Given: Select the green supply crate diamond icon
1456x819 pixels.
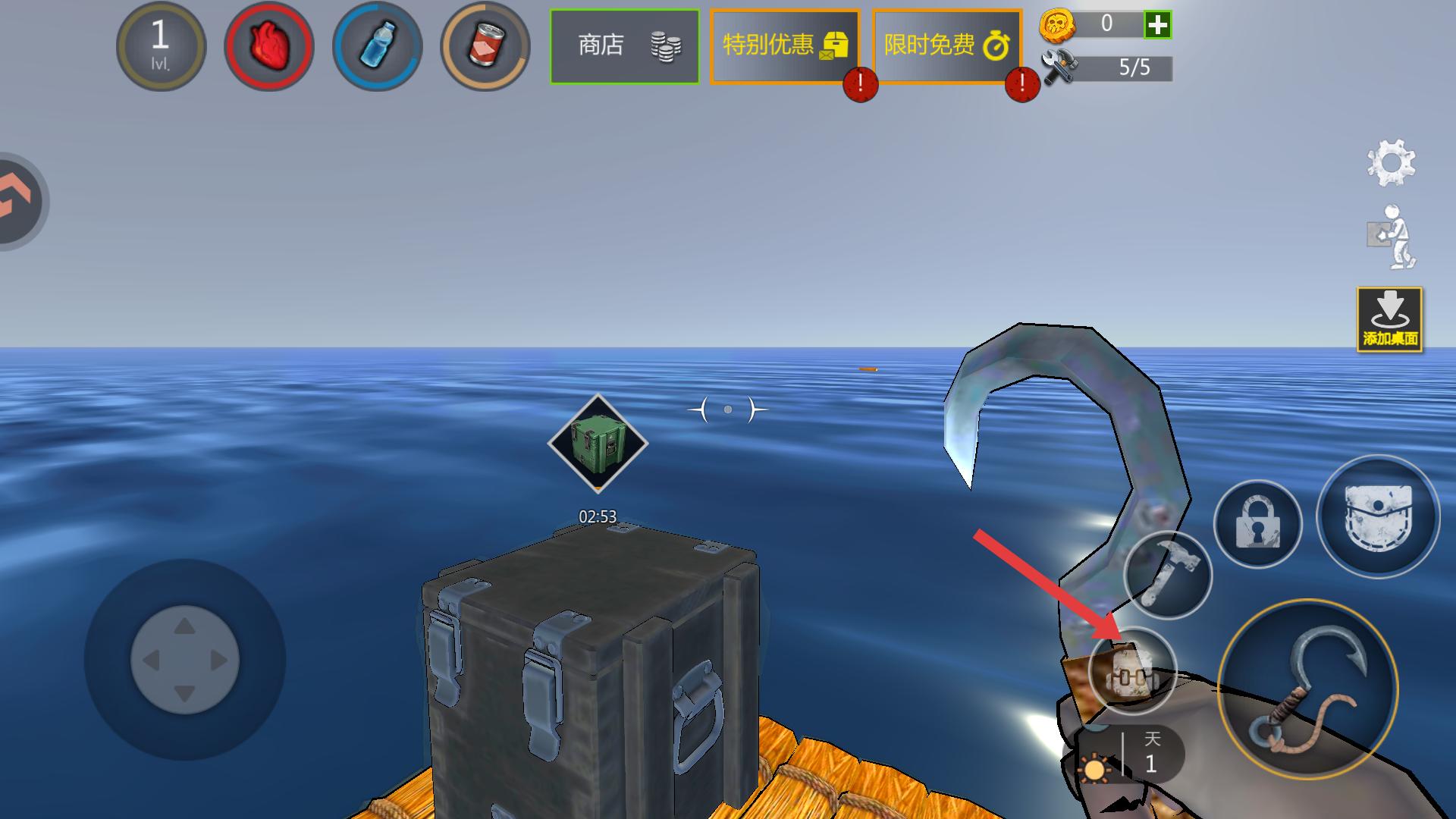Looking at the screenshot, I should tap(598, 444).
